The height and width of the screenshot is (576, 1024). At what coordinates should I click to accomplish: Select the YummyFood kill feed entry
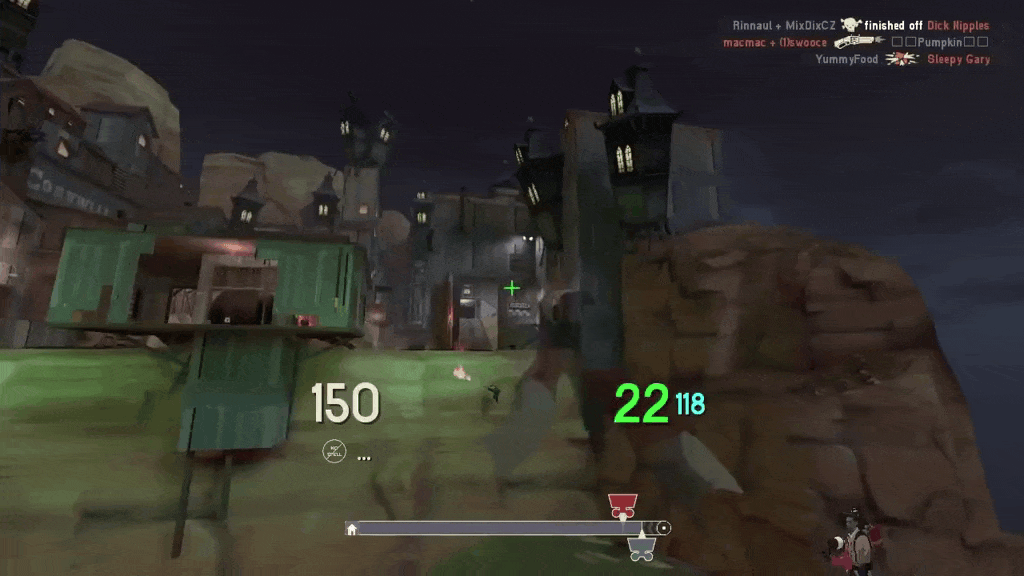[902, 59]
